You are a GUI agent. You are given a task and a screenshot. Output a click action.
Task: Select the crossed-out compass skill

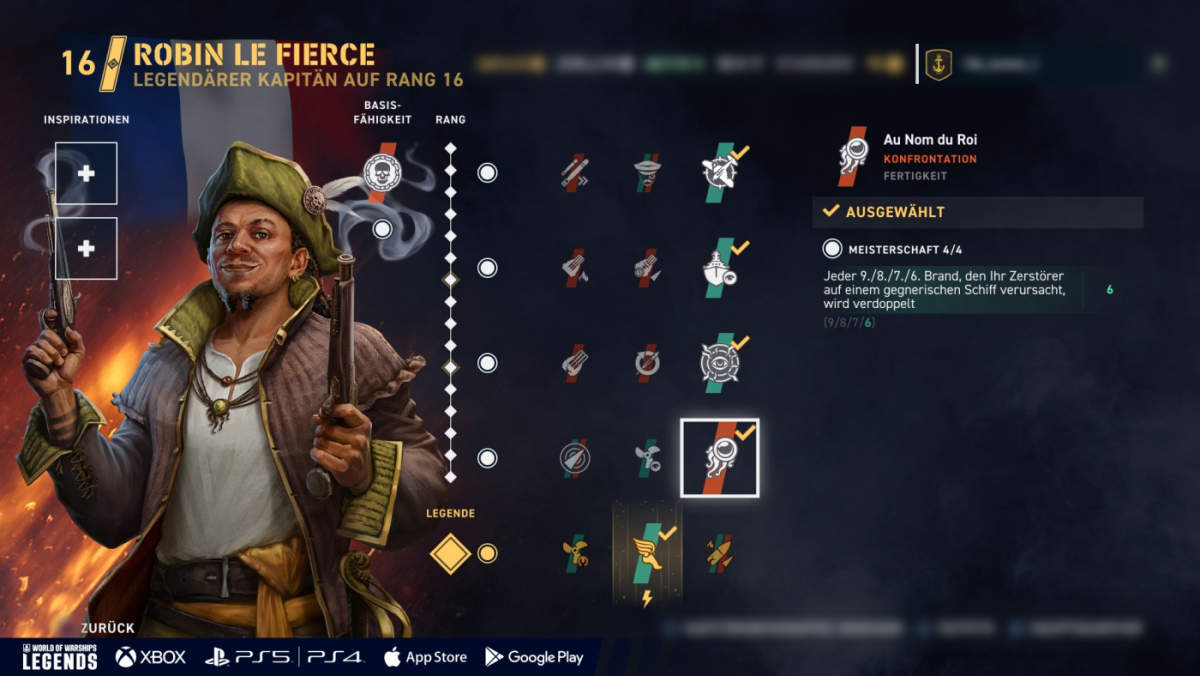[575, 458]
